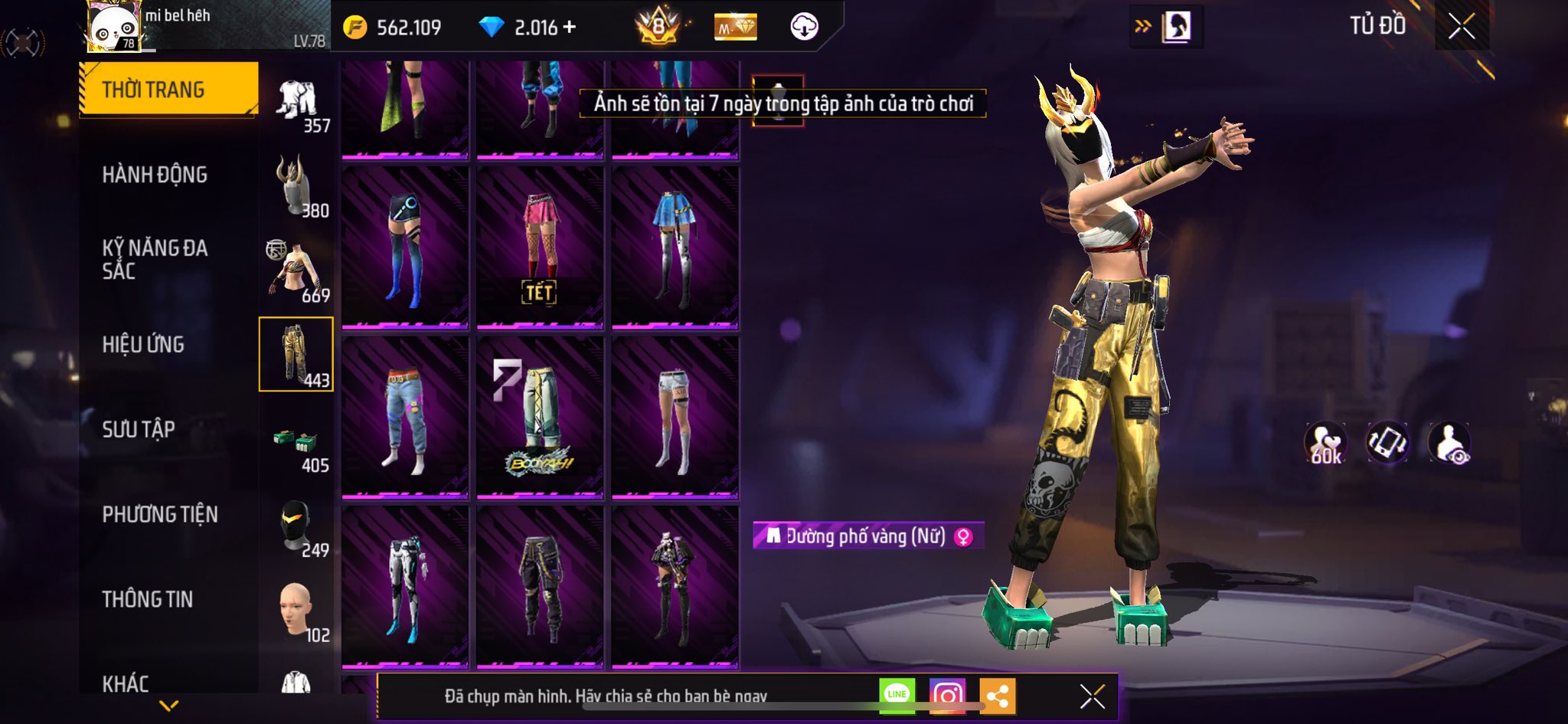Open the Hiệu Ứng tab

click(143, 345)
